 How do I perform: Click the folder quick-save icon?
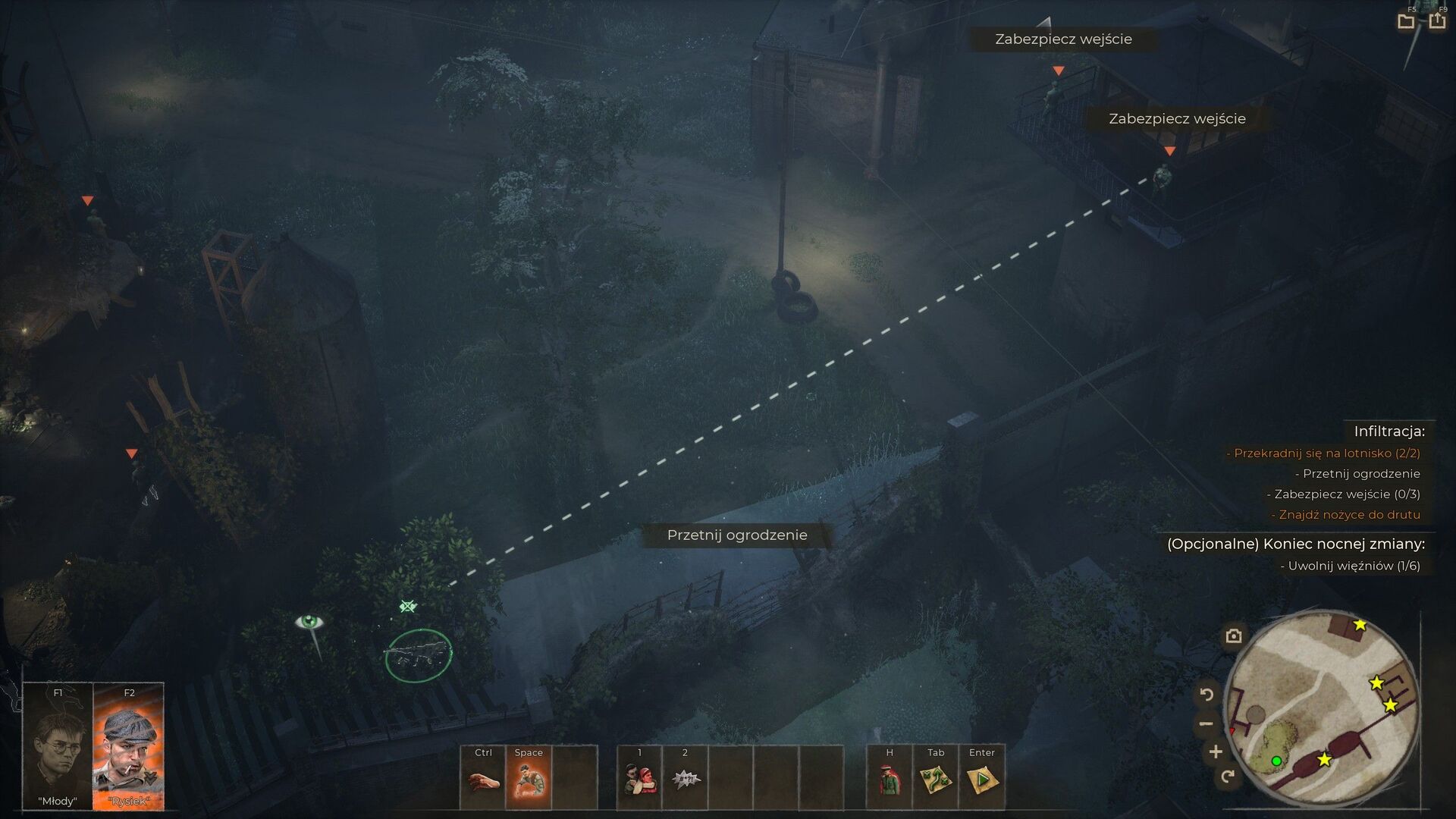(1406, 21)
